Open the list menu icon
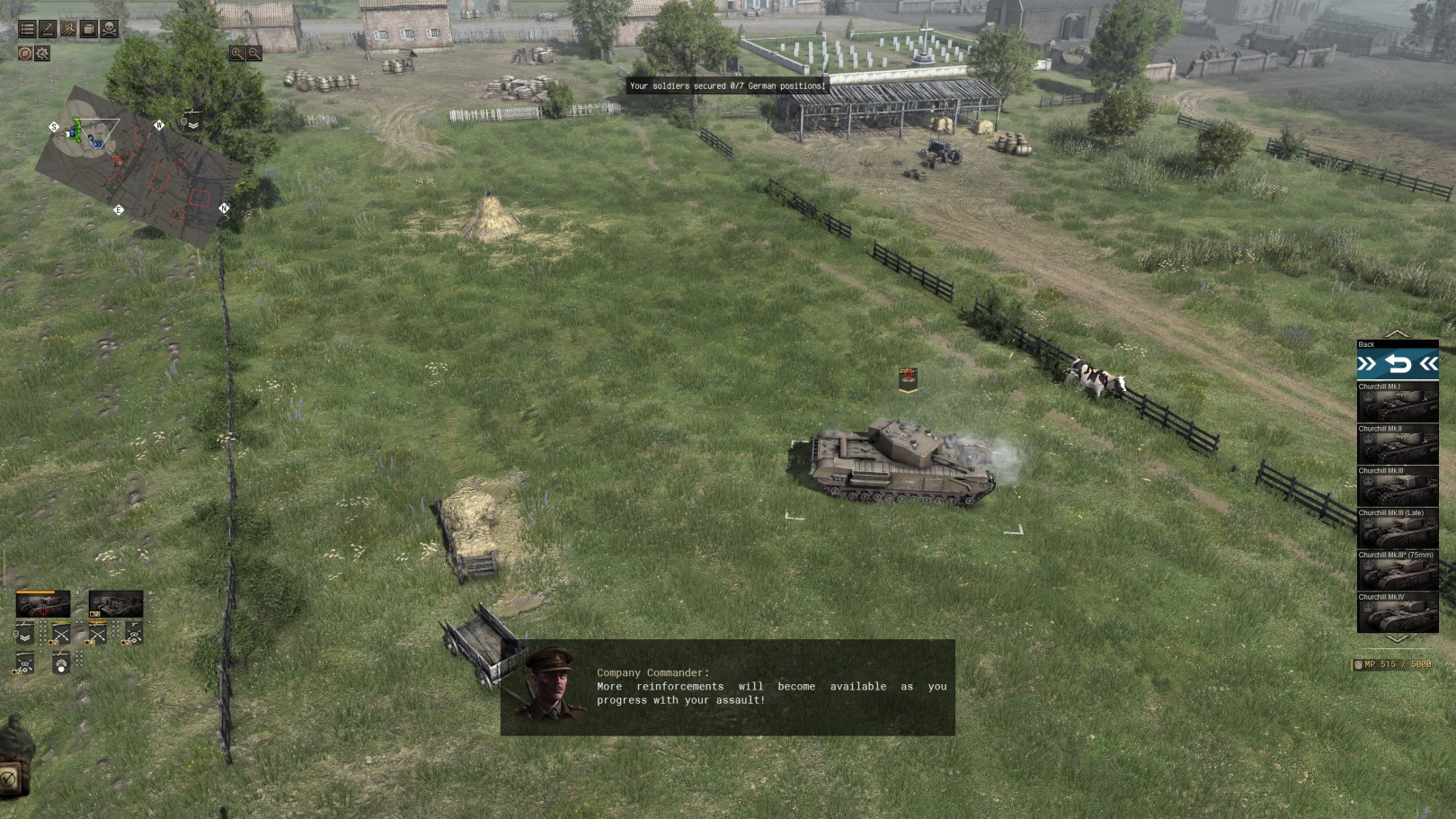Screen dimensions: 1456x819 (x=27, y=30)
